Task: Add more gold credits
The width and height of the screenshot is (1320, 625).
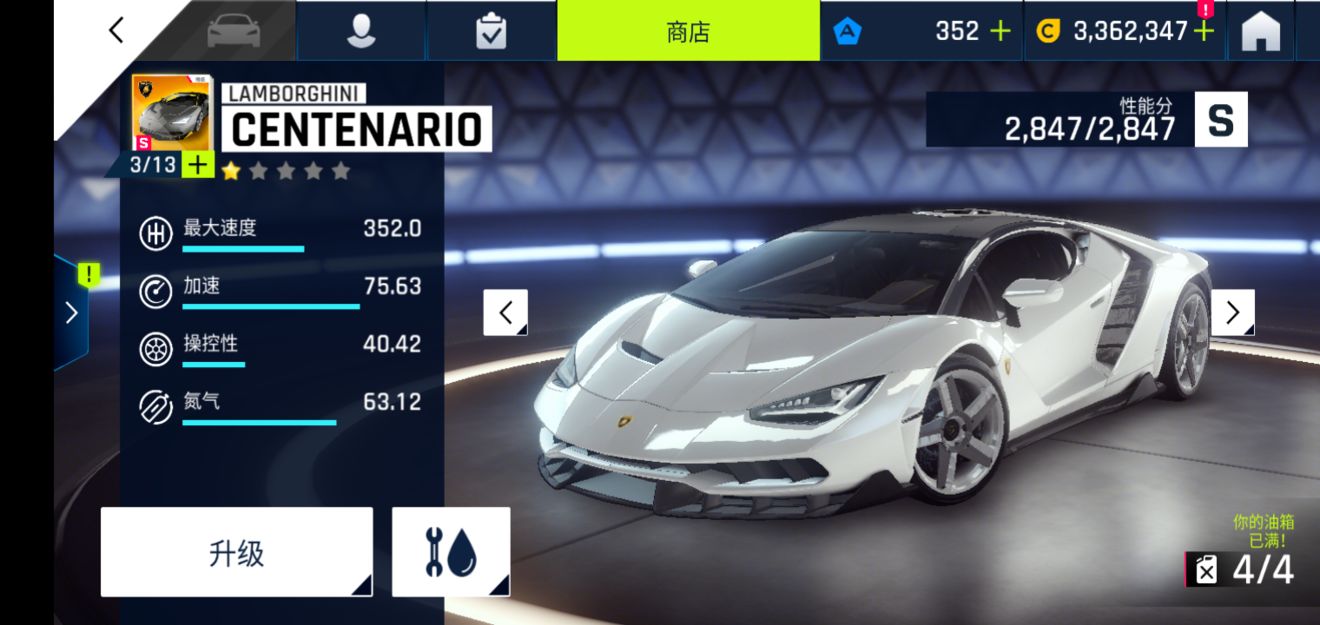Action: 1204,31
